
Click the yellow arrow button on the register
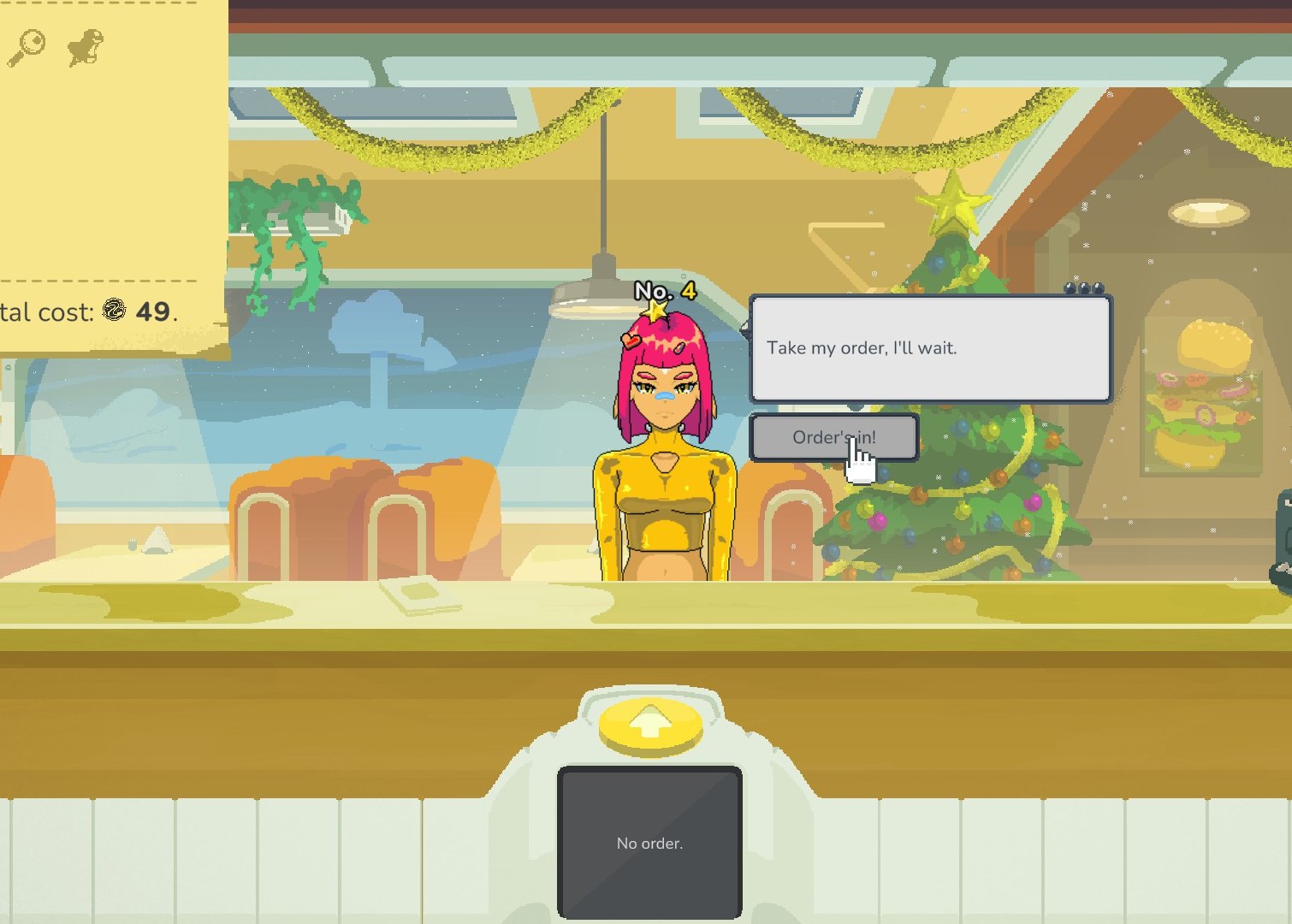[649, 724]
